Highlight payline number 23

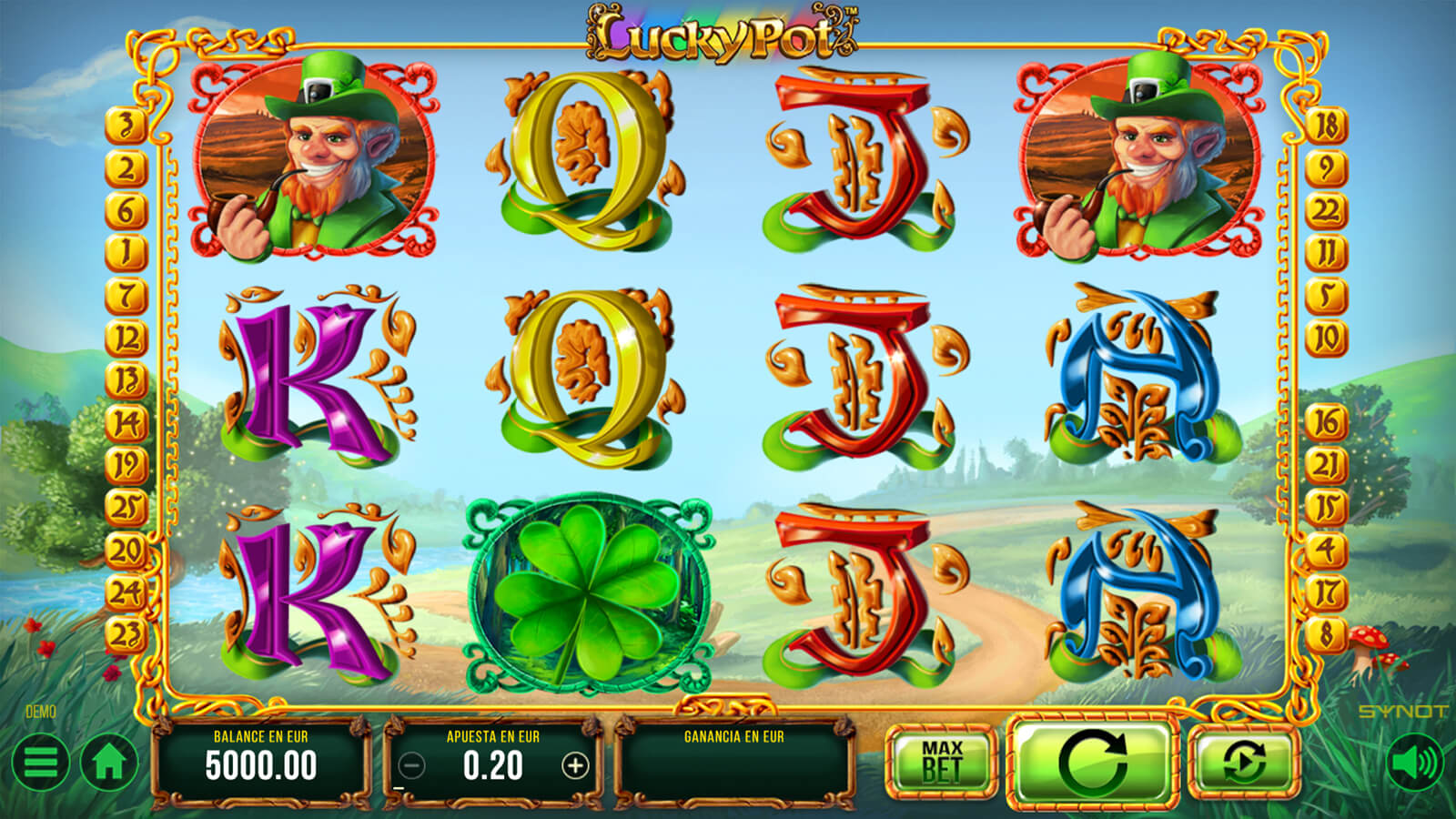(126, 633)
